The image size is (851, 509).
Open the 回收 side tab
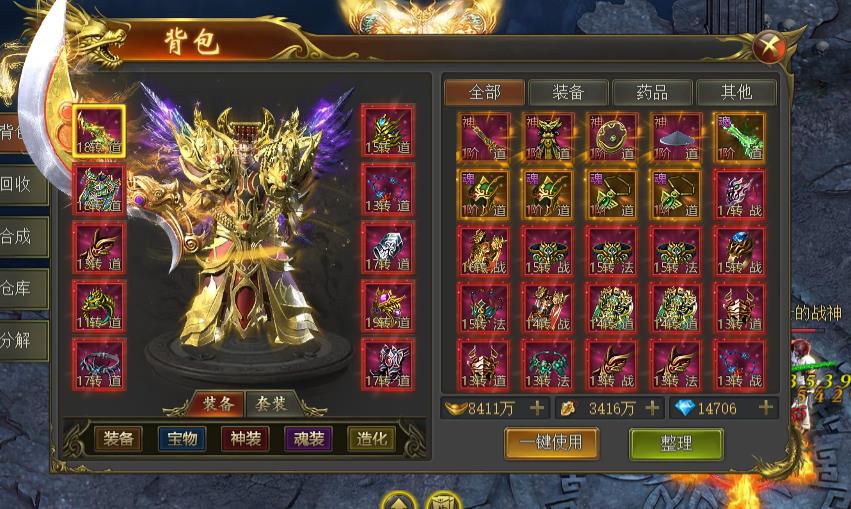(20, 184)
